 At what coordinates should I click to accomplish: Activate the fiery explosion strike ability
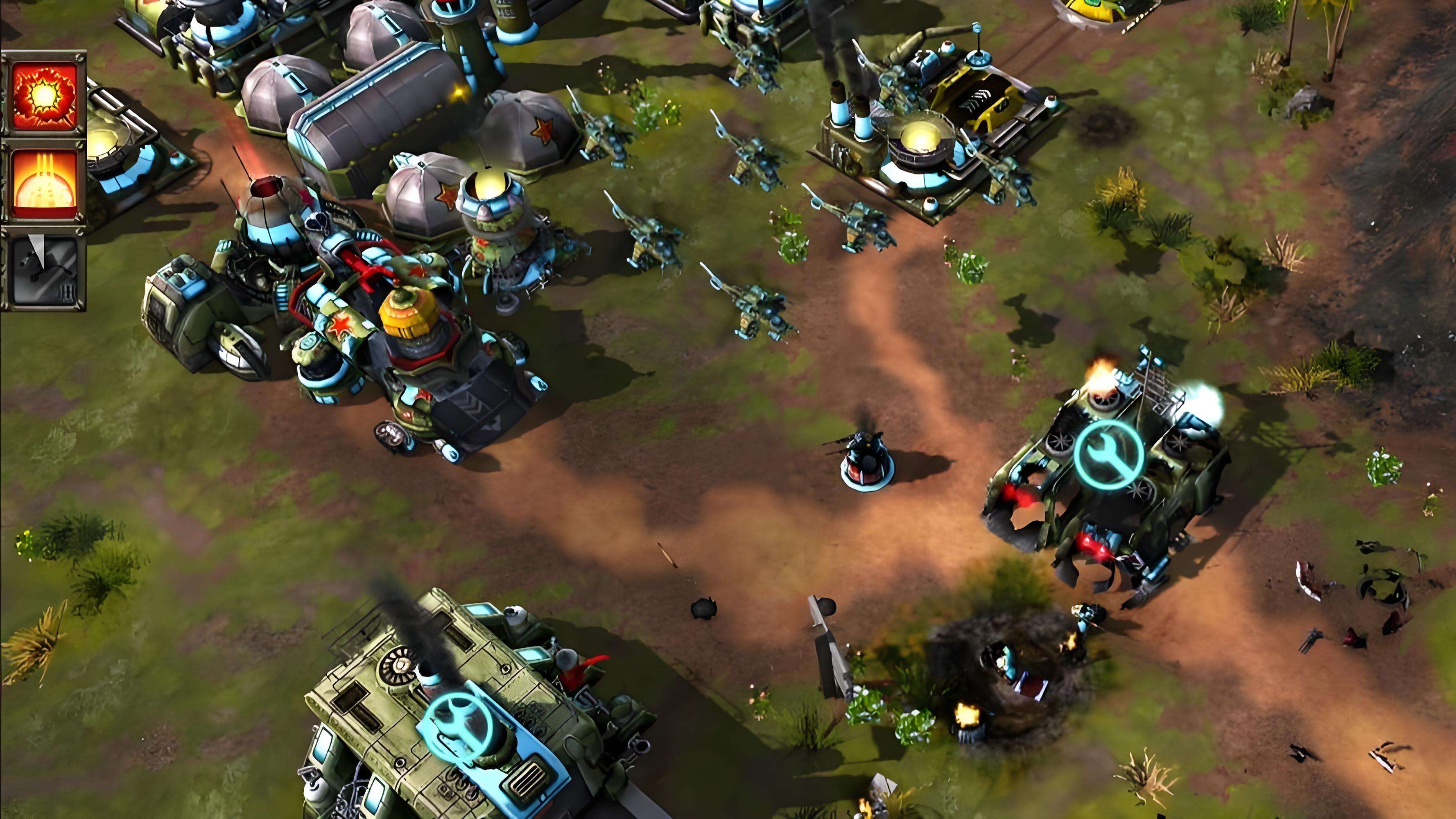(x=44, y=95)
